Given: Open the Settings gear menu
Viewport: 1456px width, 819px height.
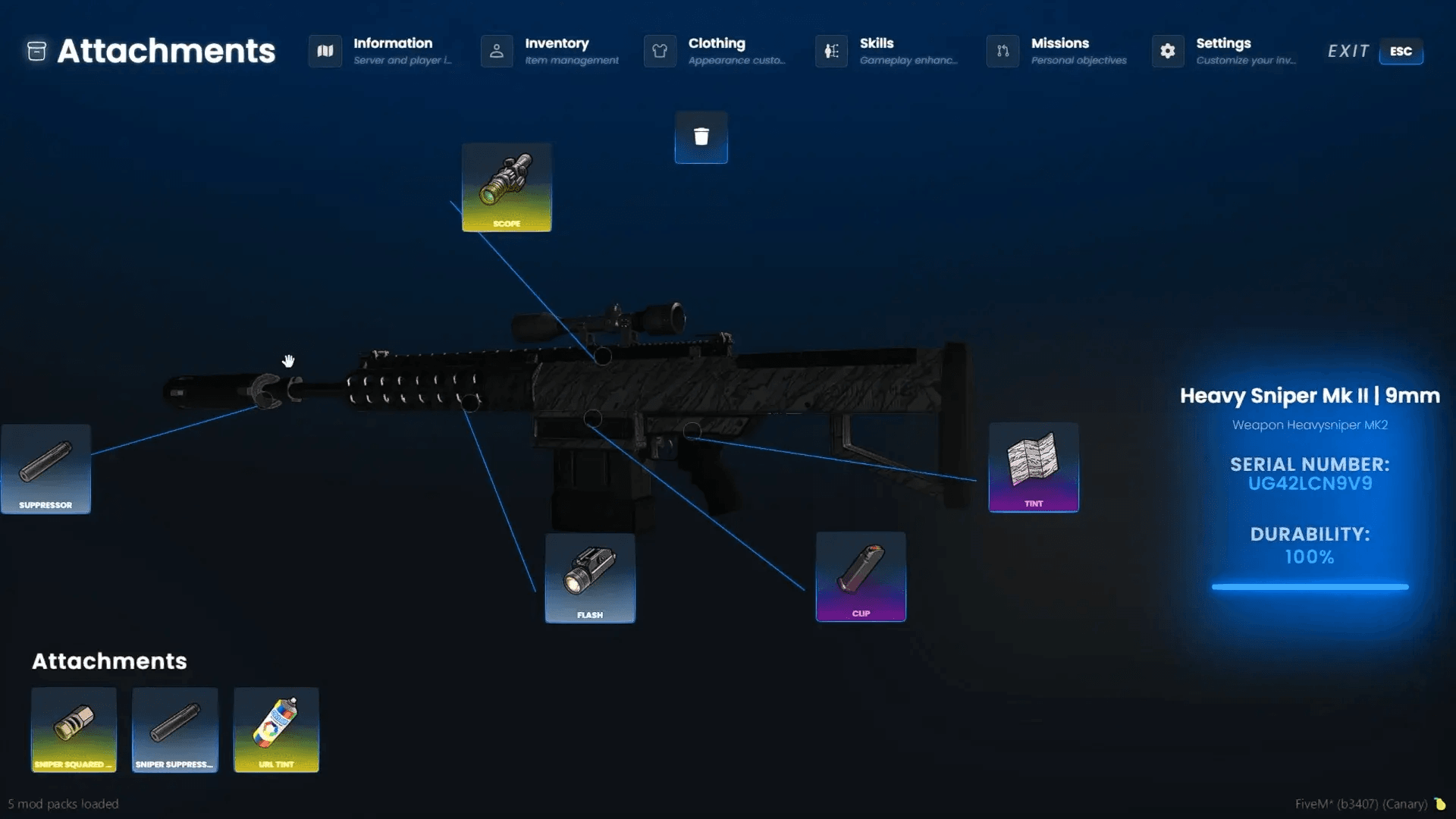Looking at the screenshot, I should [x=1166, y=51].
